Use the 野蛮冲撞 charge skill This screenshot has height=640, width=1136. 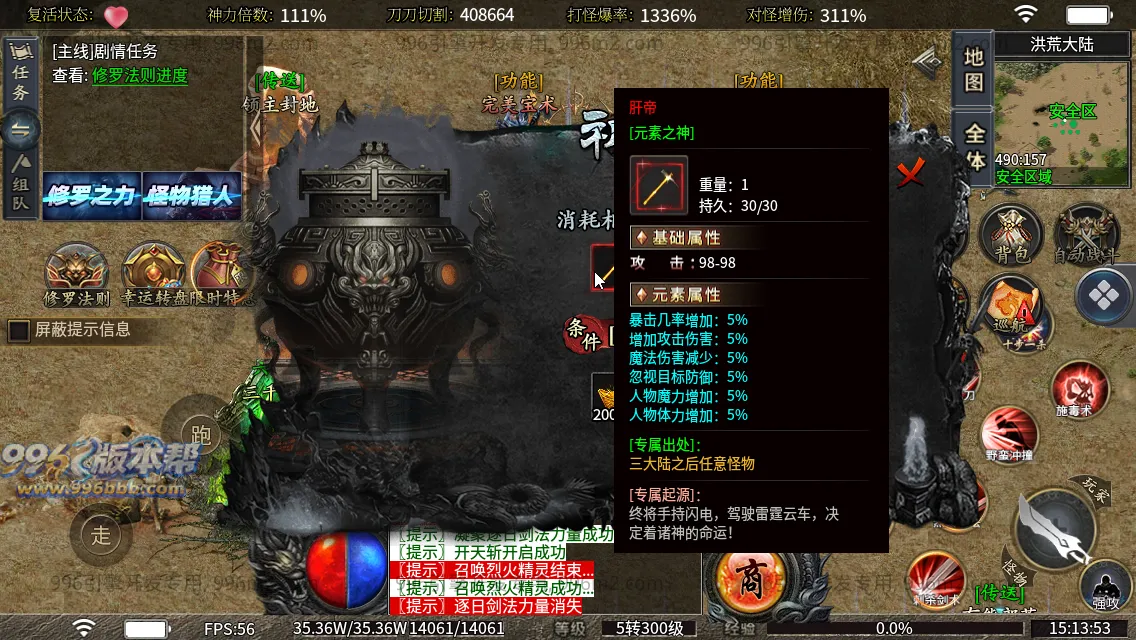tap(1009, 434)
